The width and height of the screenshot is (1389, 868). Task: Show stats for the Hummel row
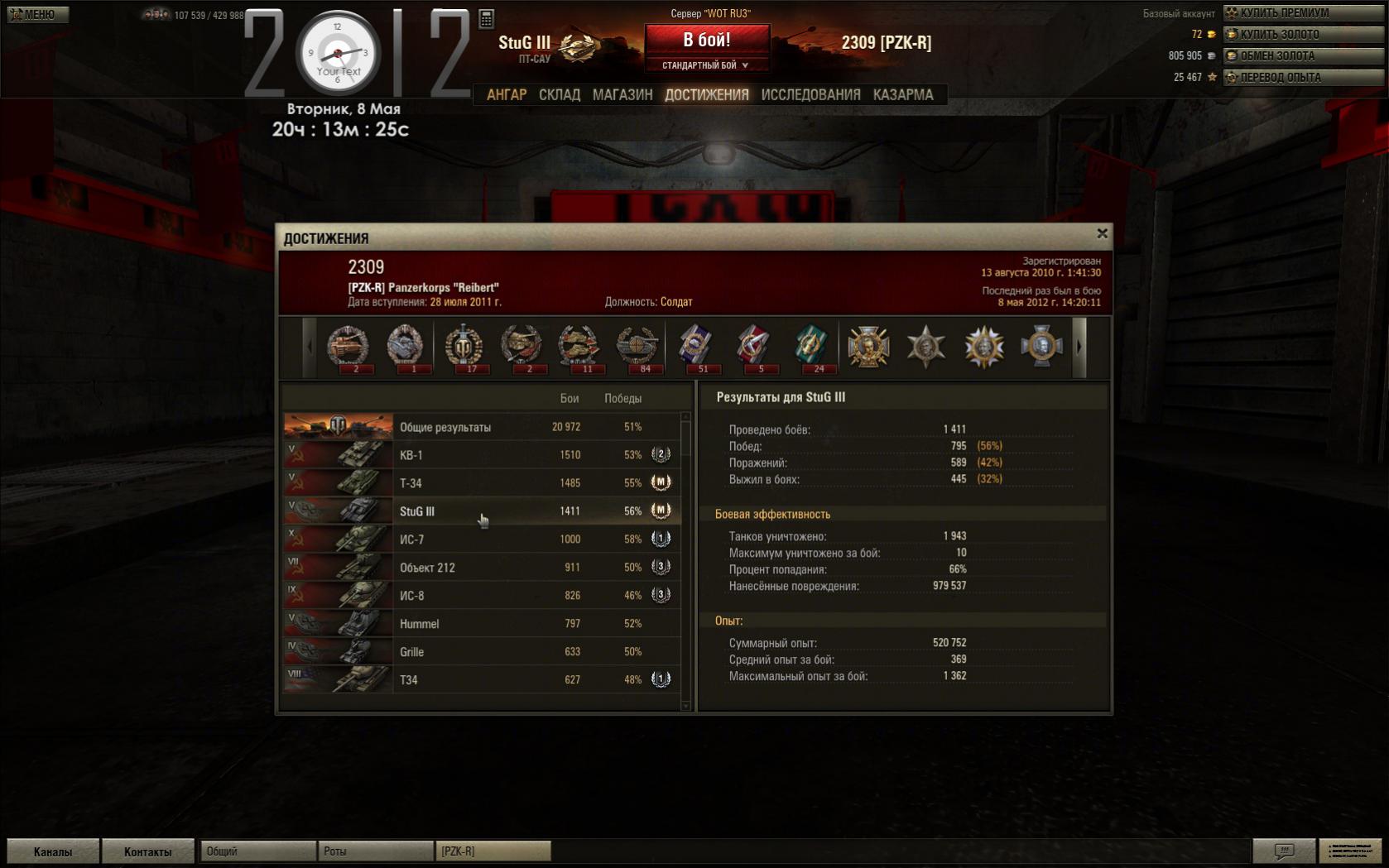(x=482, y=624)
